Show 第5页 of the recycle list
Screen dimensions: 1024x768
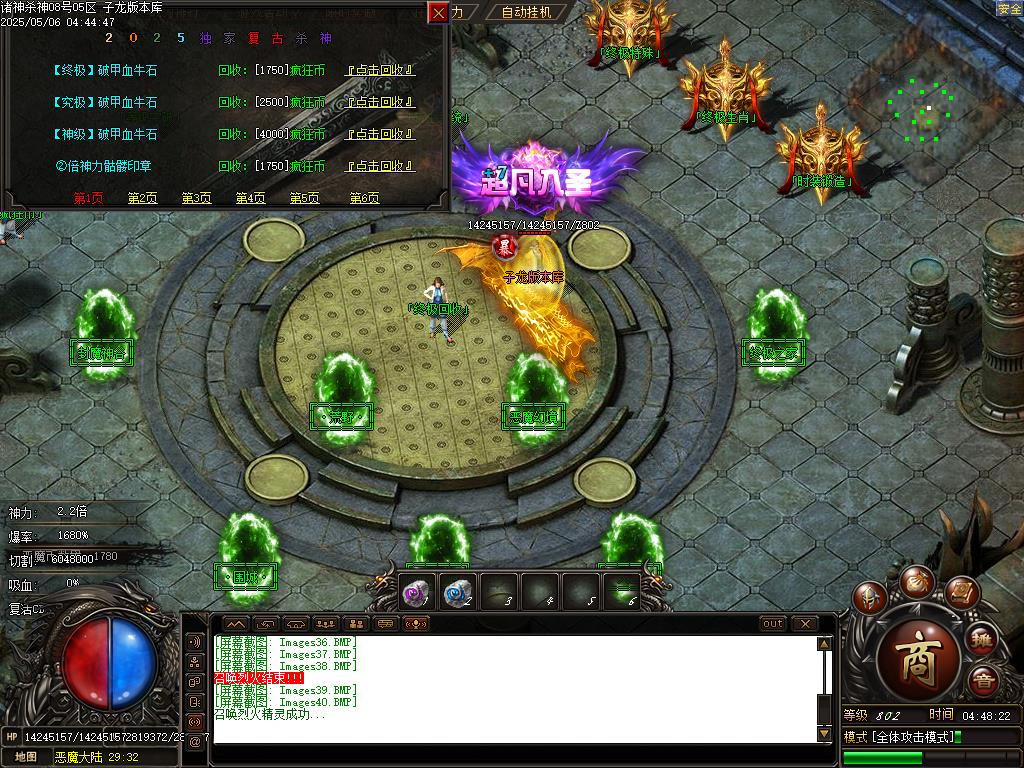304,198
